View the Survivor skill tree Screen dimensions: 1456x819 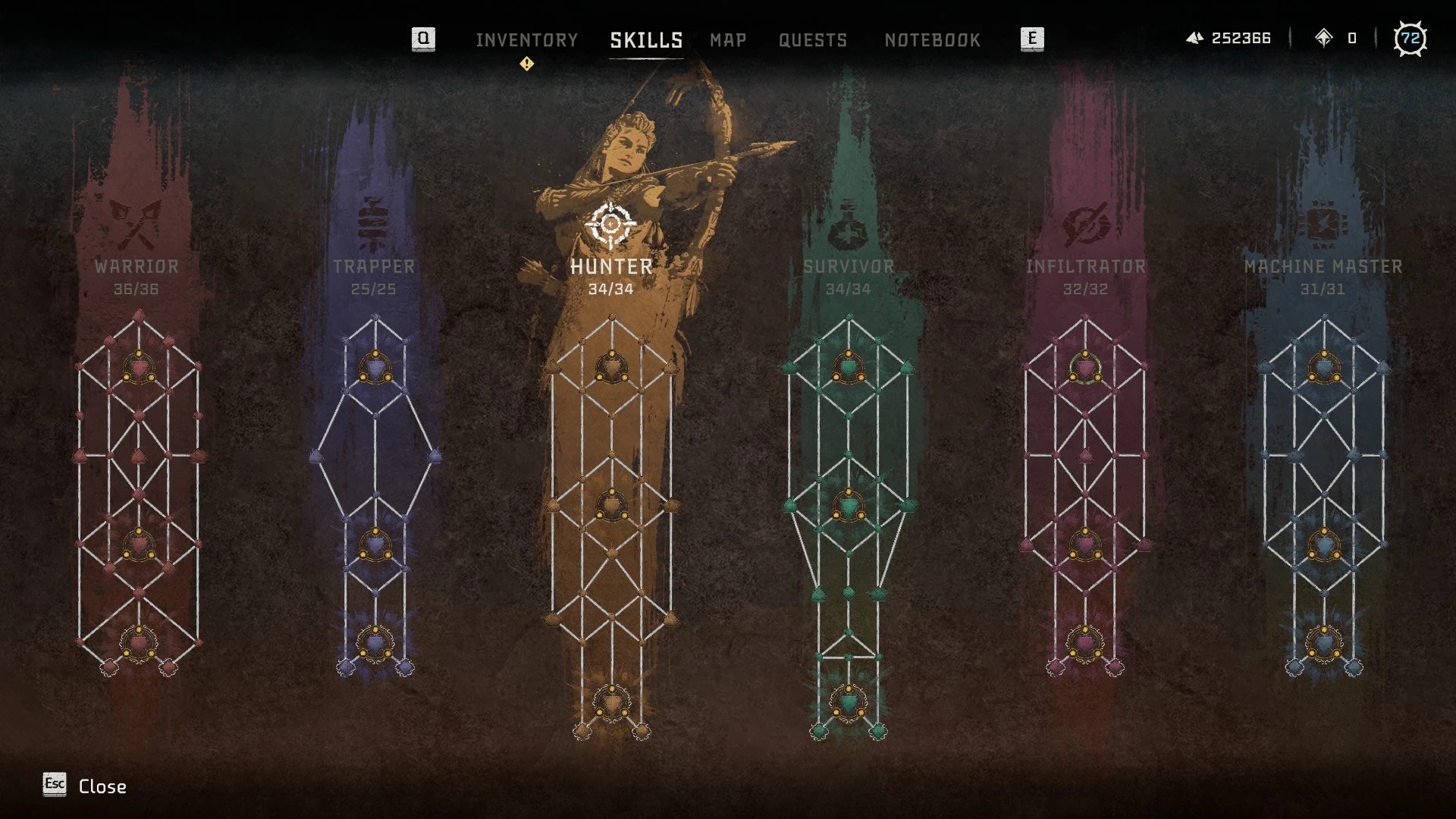(x=849, y=267)
